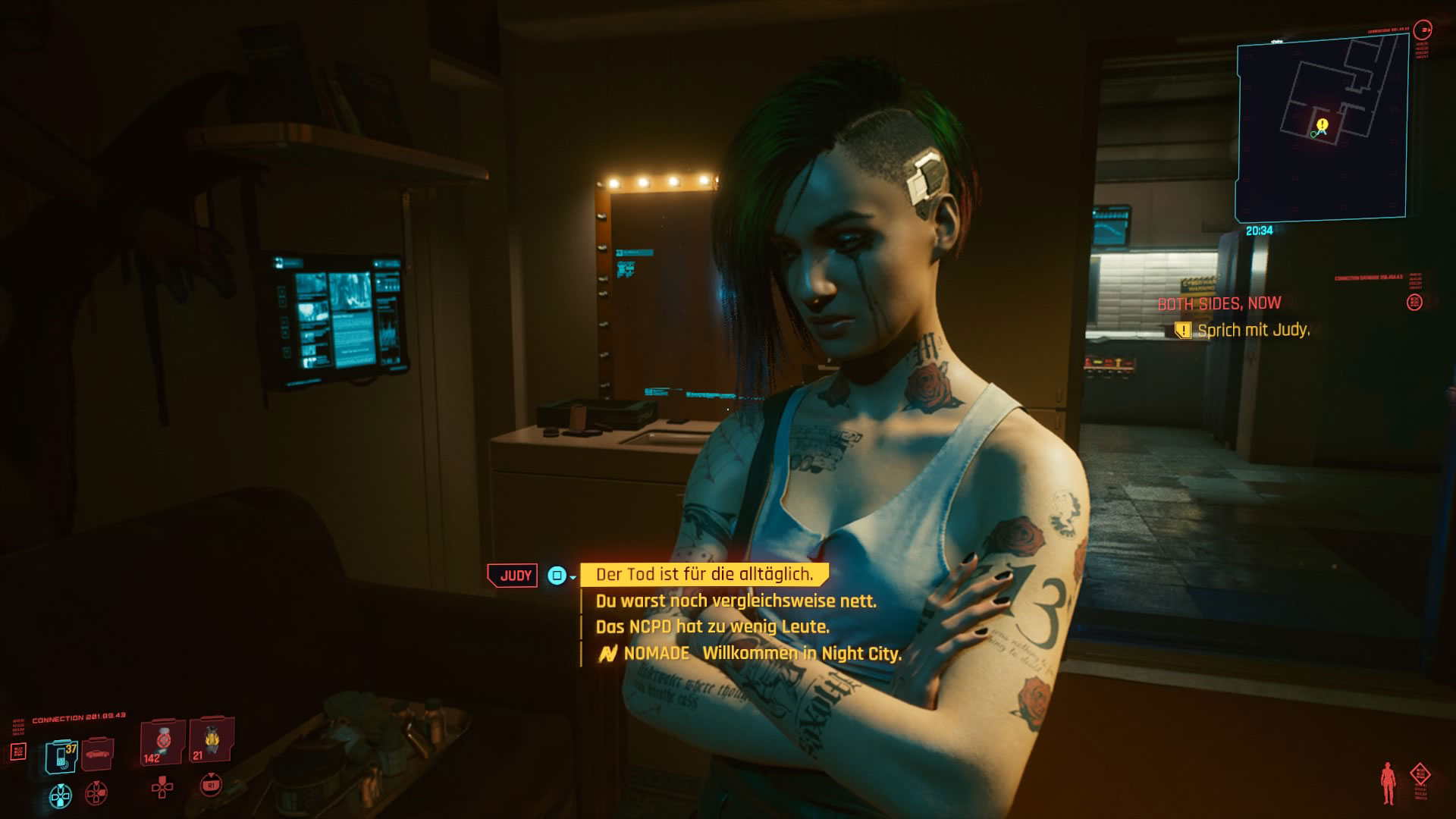Select "Du warst noch vergleichsweise nett." reply

736,601
